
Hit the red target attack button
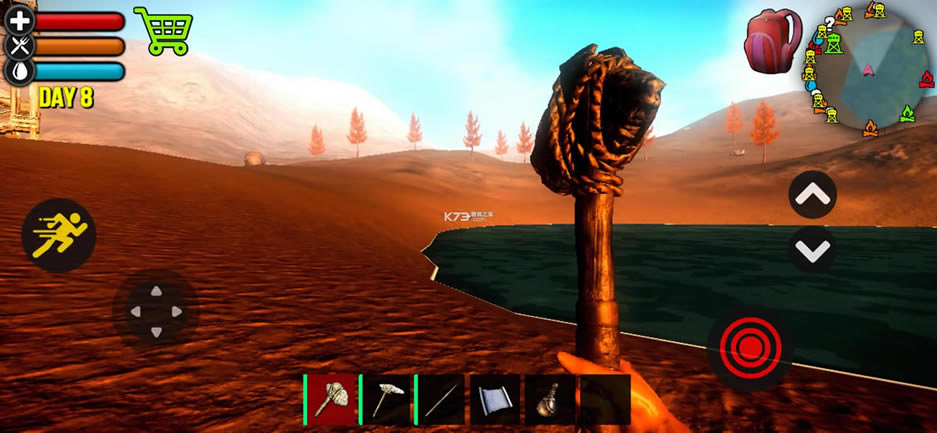click(749, 347)
